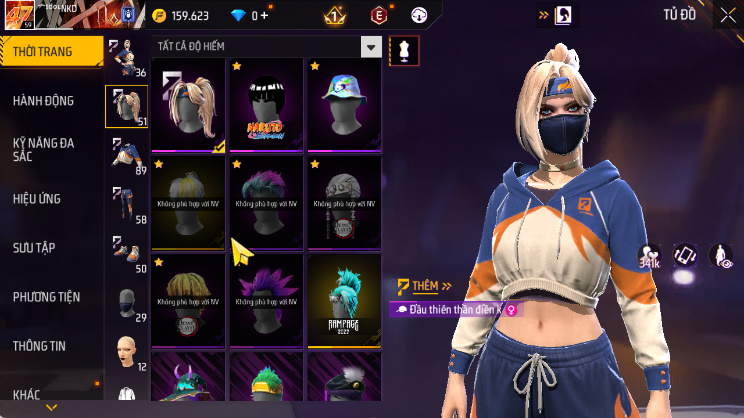
Task: Pick the Rampage 2022 teal hair item
Action: [x=344, y=300]
